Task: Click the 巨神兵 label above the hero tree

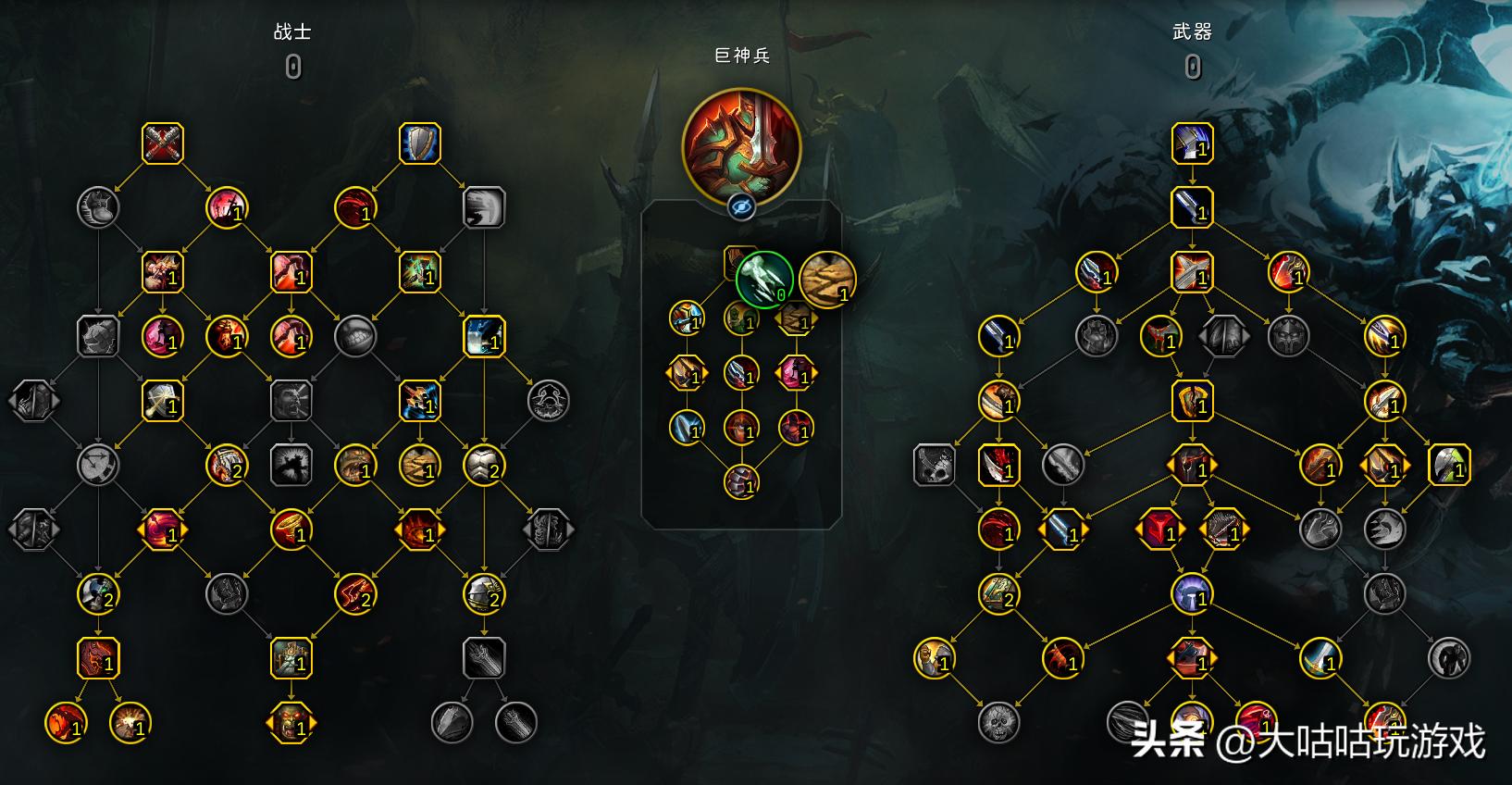Action: [740, 56]
